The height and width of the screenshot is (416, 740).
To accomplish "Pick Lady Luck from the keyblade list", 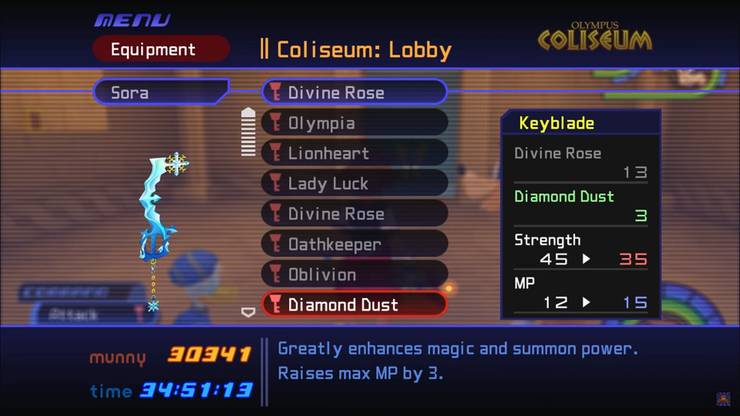I will coord(354,183).
